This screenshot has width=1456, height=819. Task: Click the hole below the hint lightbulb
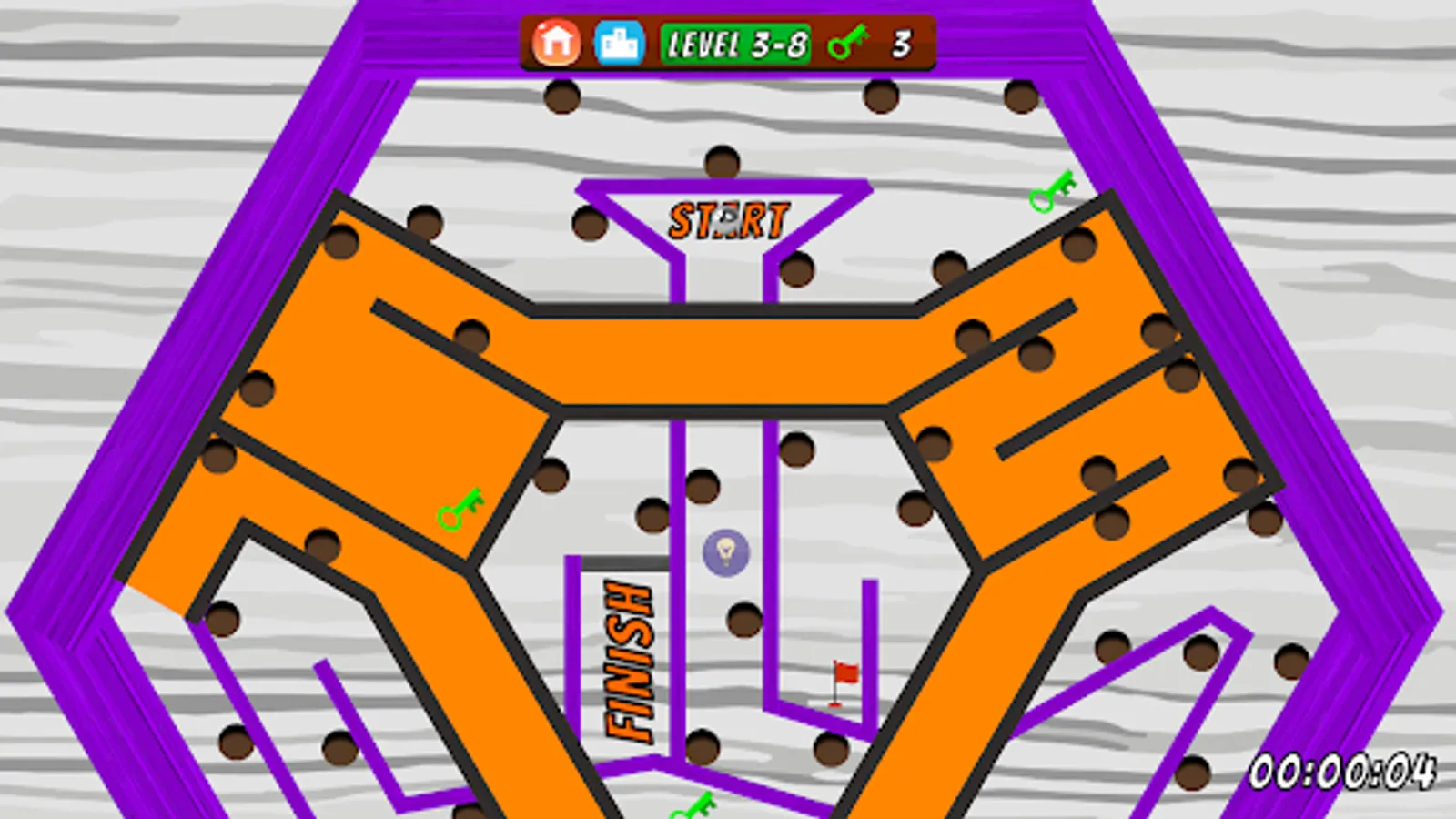click(x=742, y=617)
